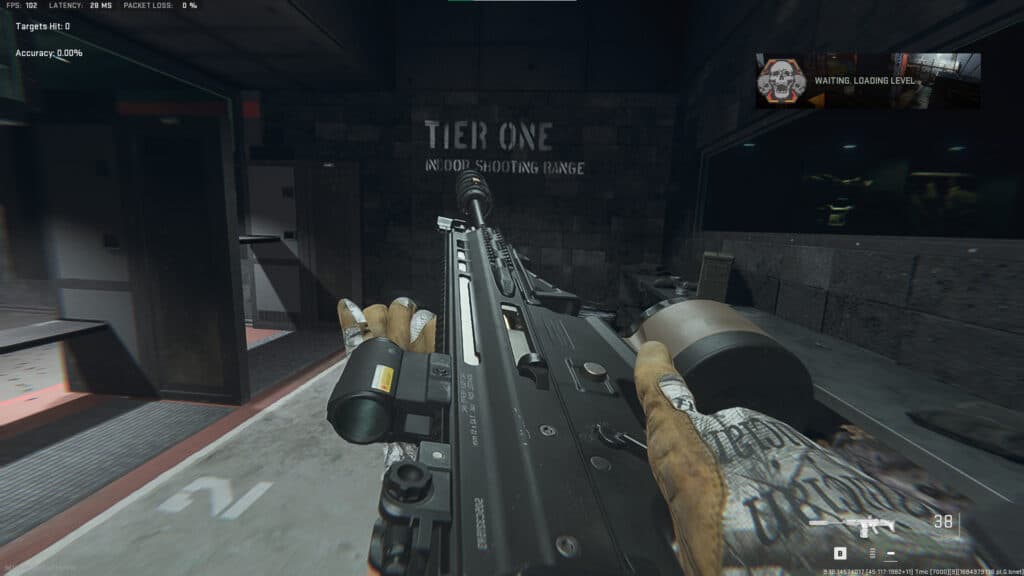
Task: Select the level preview thumbnail in the banner
Action: (946, 80)
